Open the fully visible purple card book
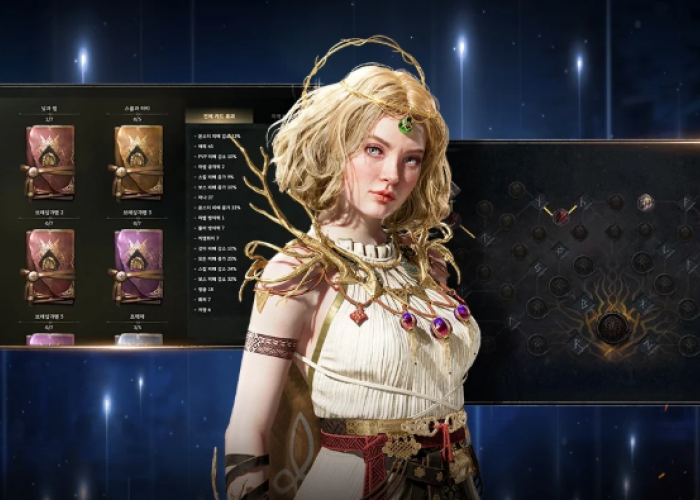The image size is (700, 500). [138, 265]
